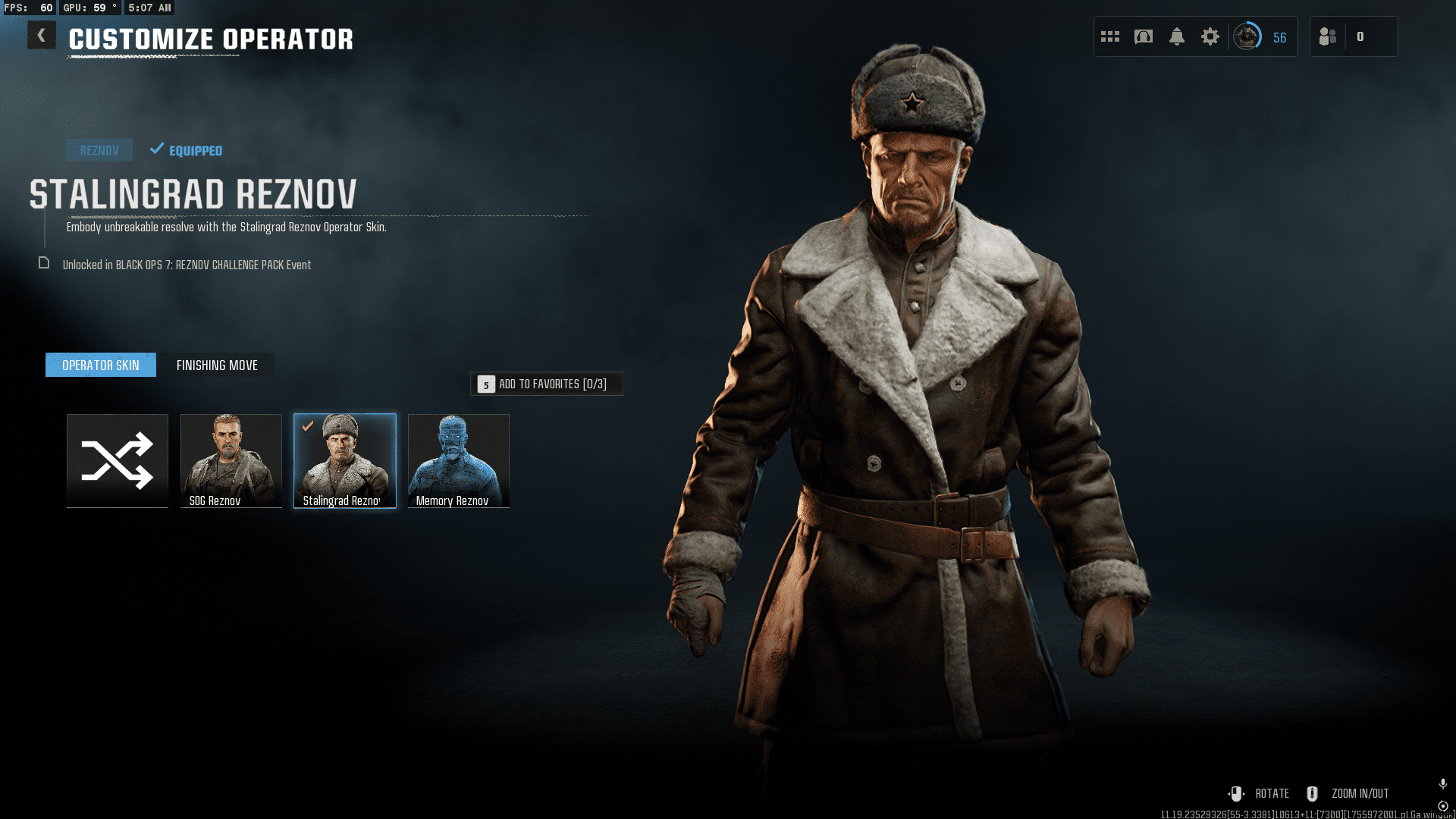Toggle the checkmark on Stalingrad Reznov thumbnail
This screenshot has height=819, width=1456.
(306, 426)
